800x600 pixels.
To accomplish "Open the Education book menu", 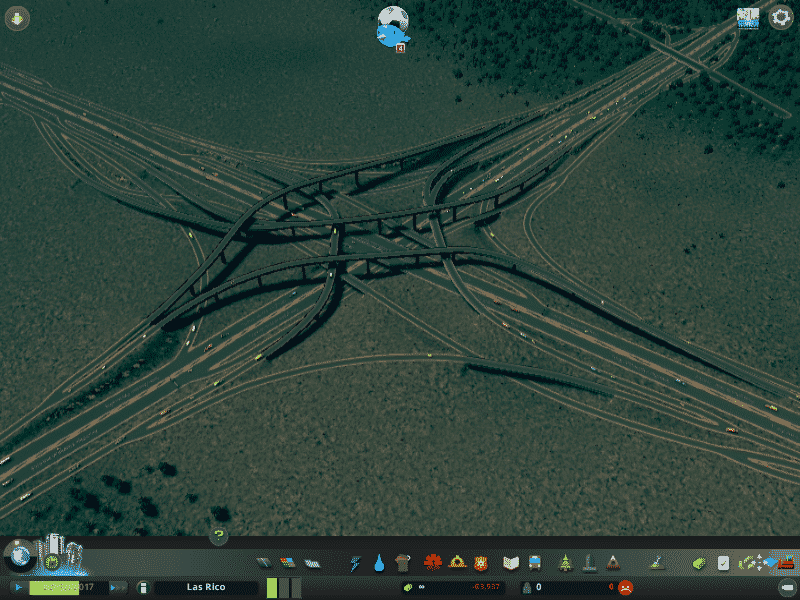I will [510, 563].
